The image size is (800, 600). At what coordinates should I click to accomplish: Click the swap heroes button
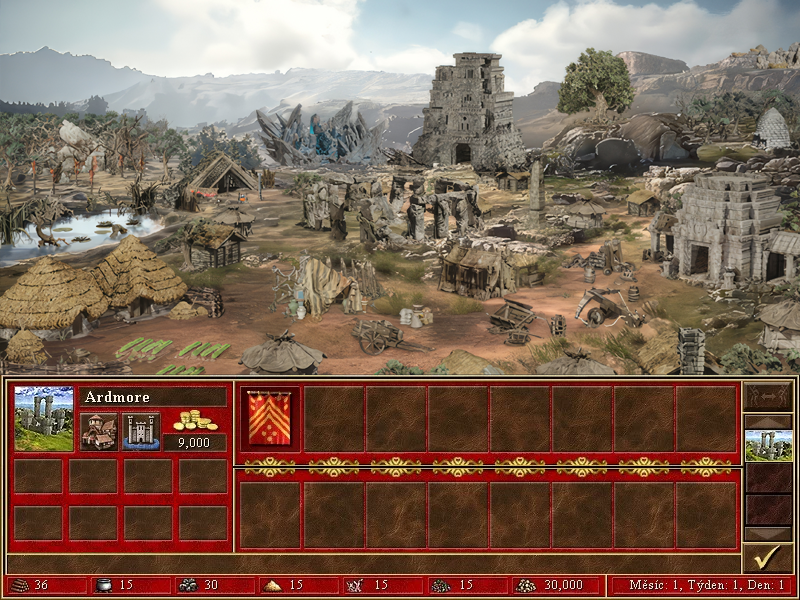(768, 398)
